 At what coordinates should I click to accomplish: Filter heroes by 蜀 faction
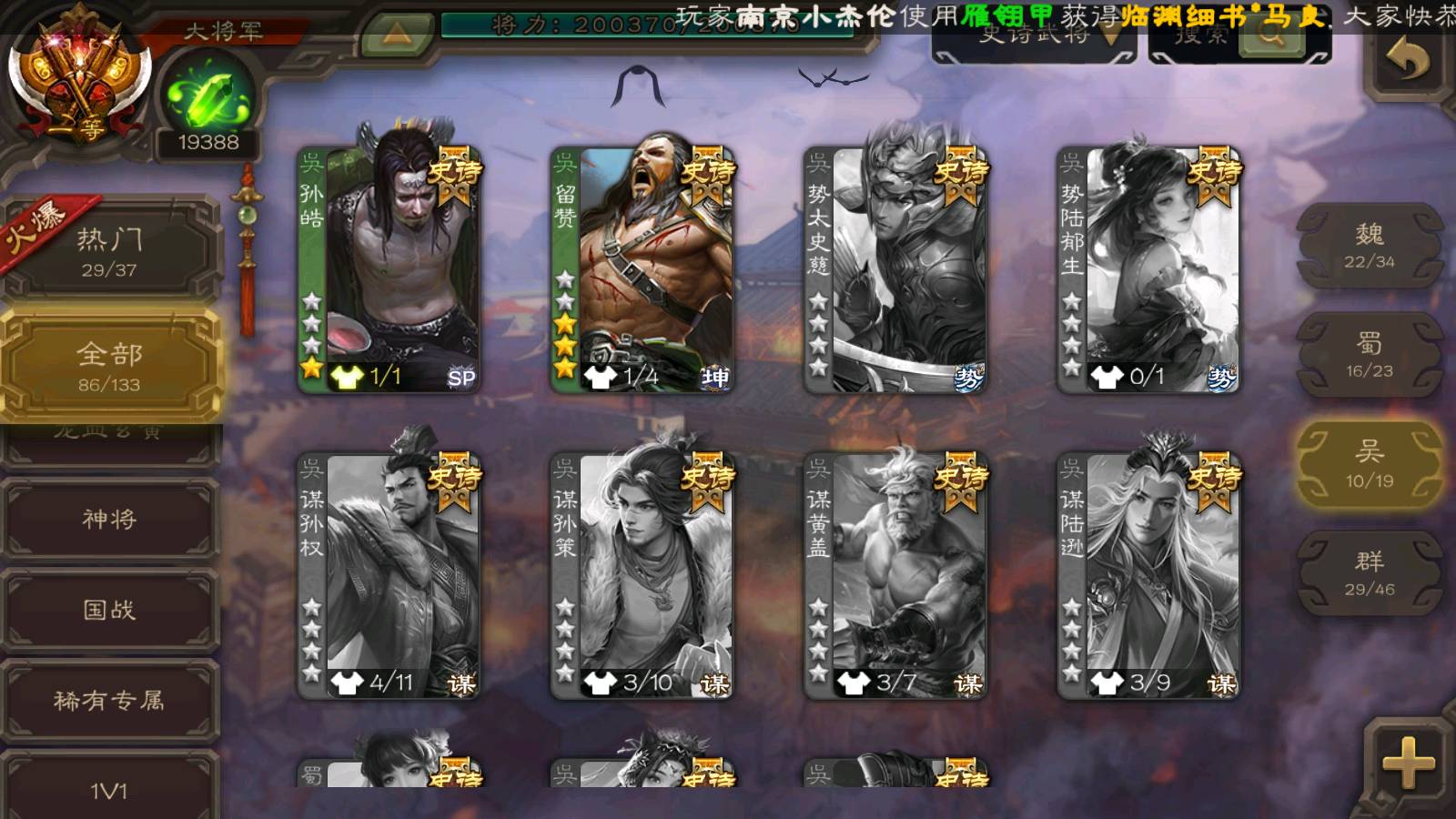1369,355
